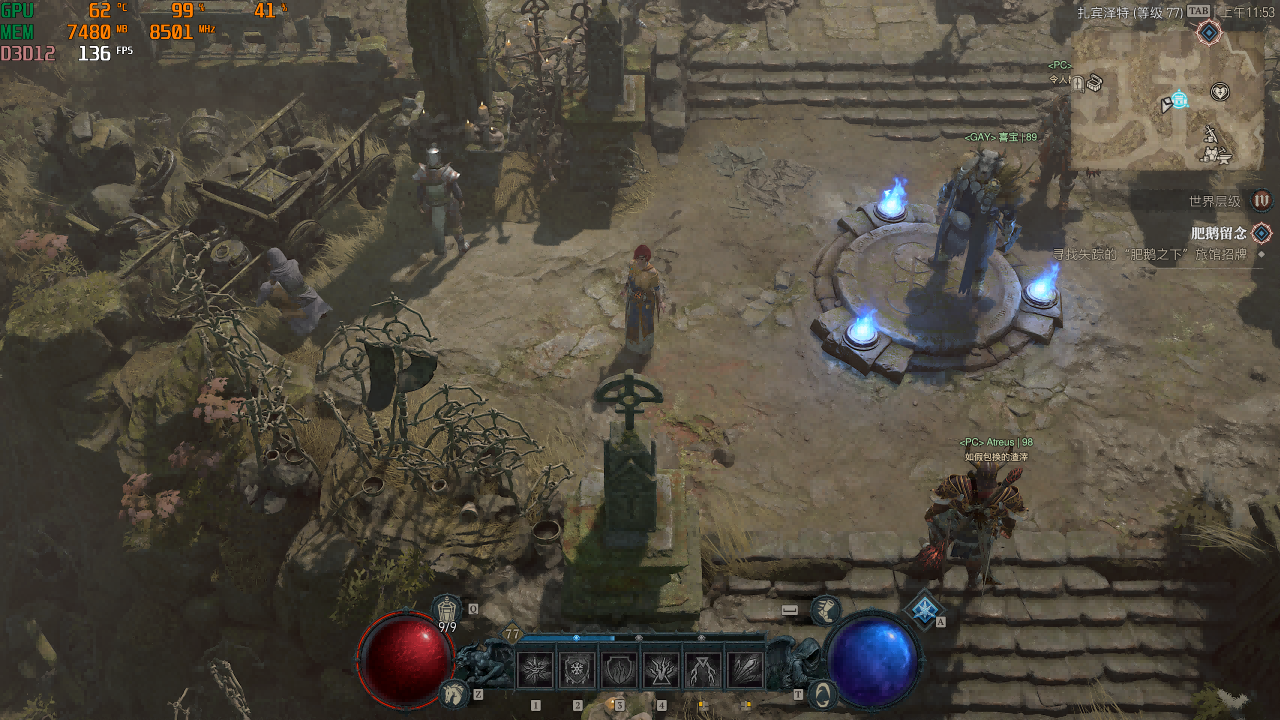Use the chain lightning skill icon
1280x720 pixels.
[703, 669]
